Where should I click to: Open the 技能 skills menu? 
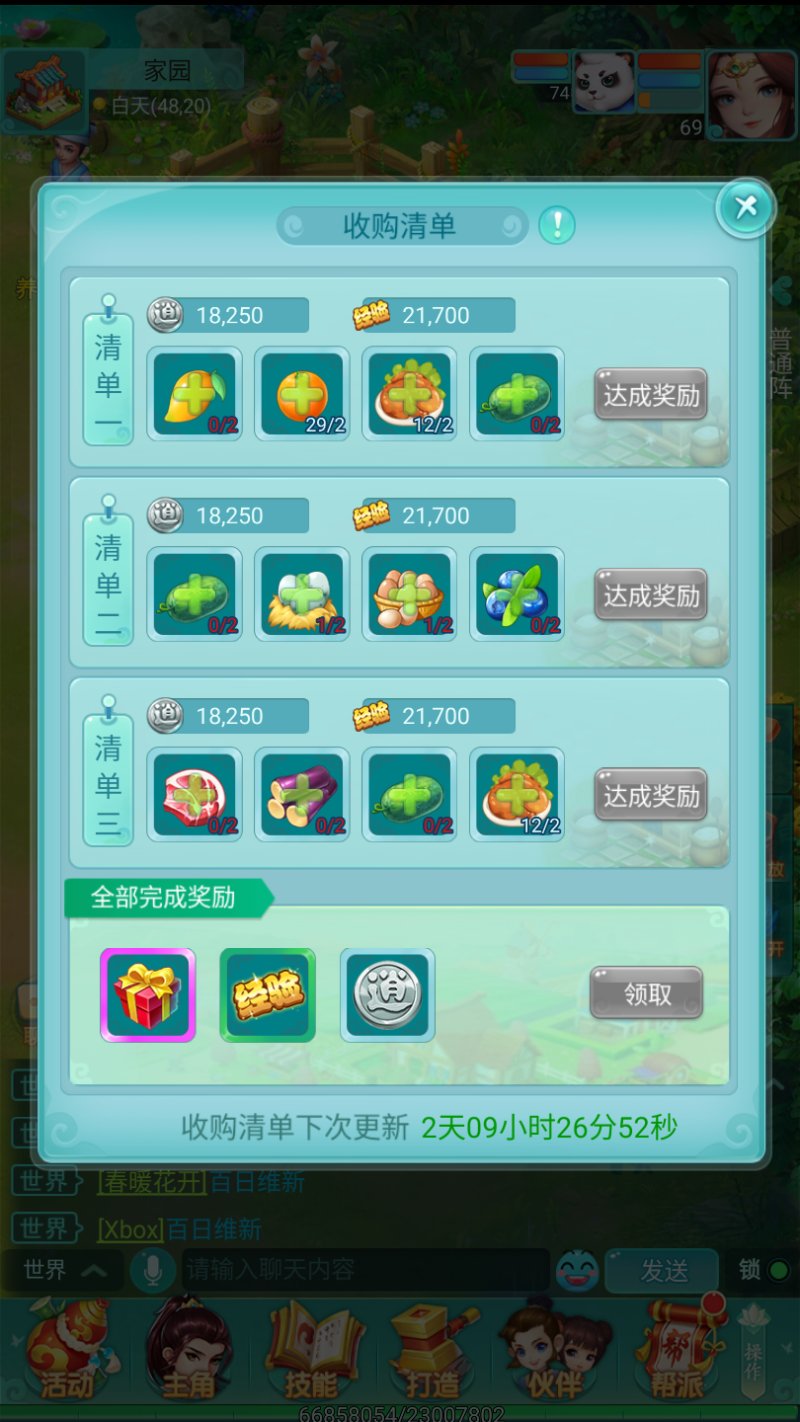click(x=312, y=1352)
